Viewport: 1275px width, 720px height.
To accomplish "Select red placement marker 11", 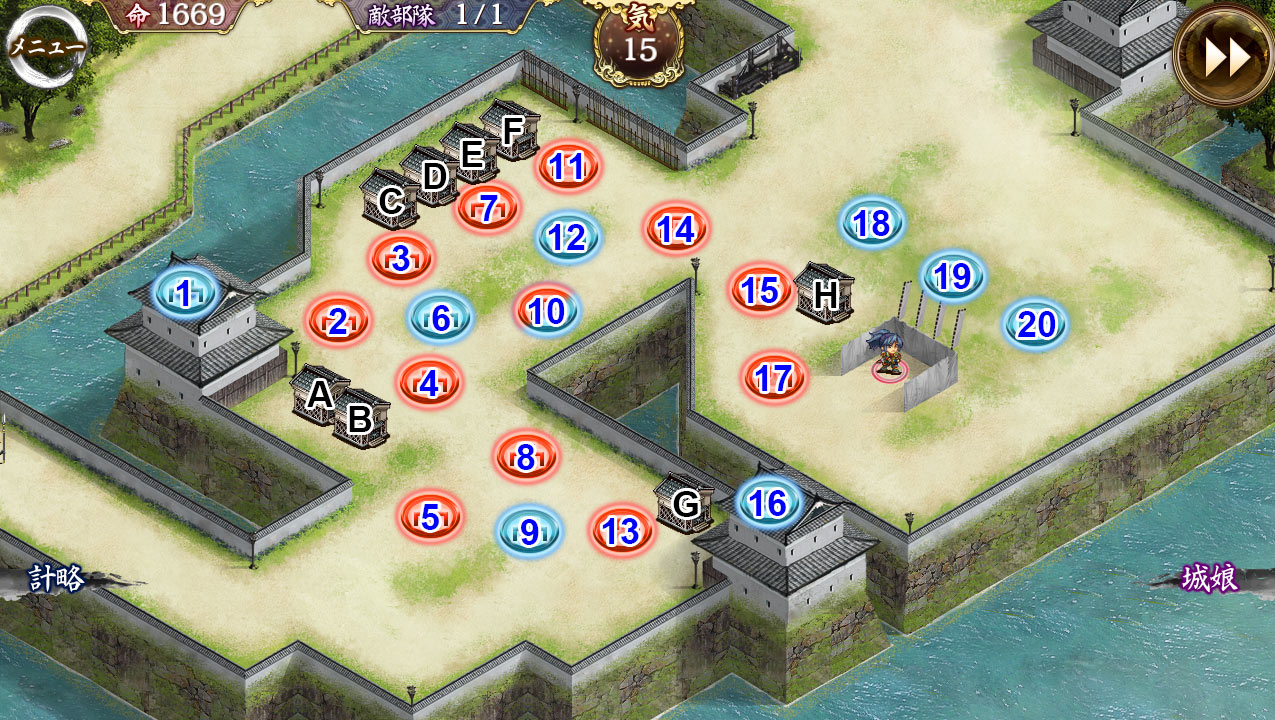I will pyautogui.click(x=567, y=166).
